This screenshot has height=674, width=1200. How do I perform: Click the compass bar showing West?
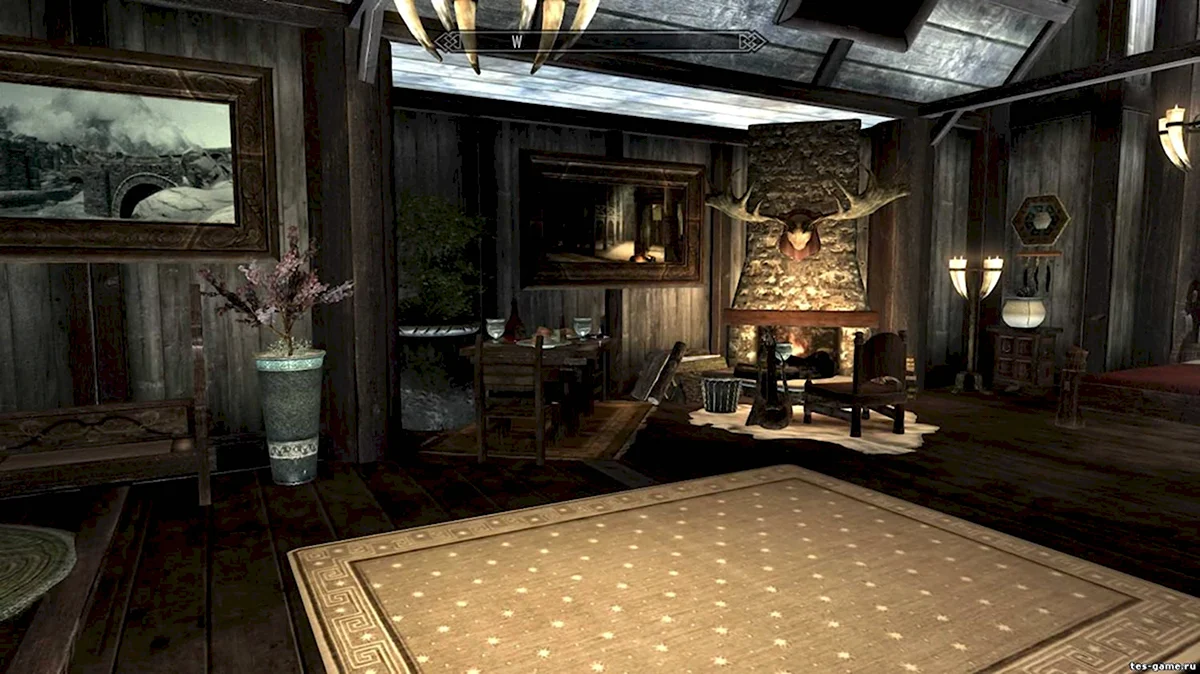coord(600,41)
